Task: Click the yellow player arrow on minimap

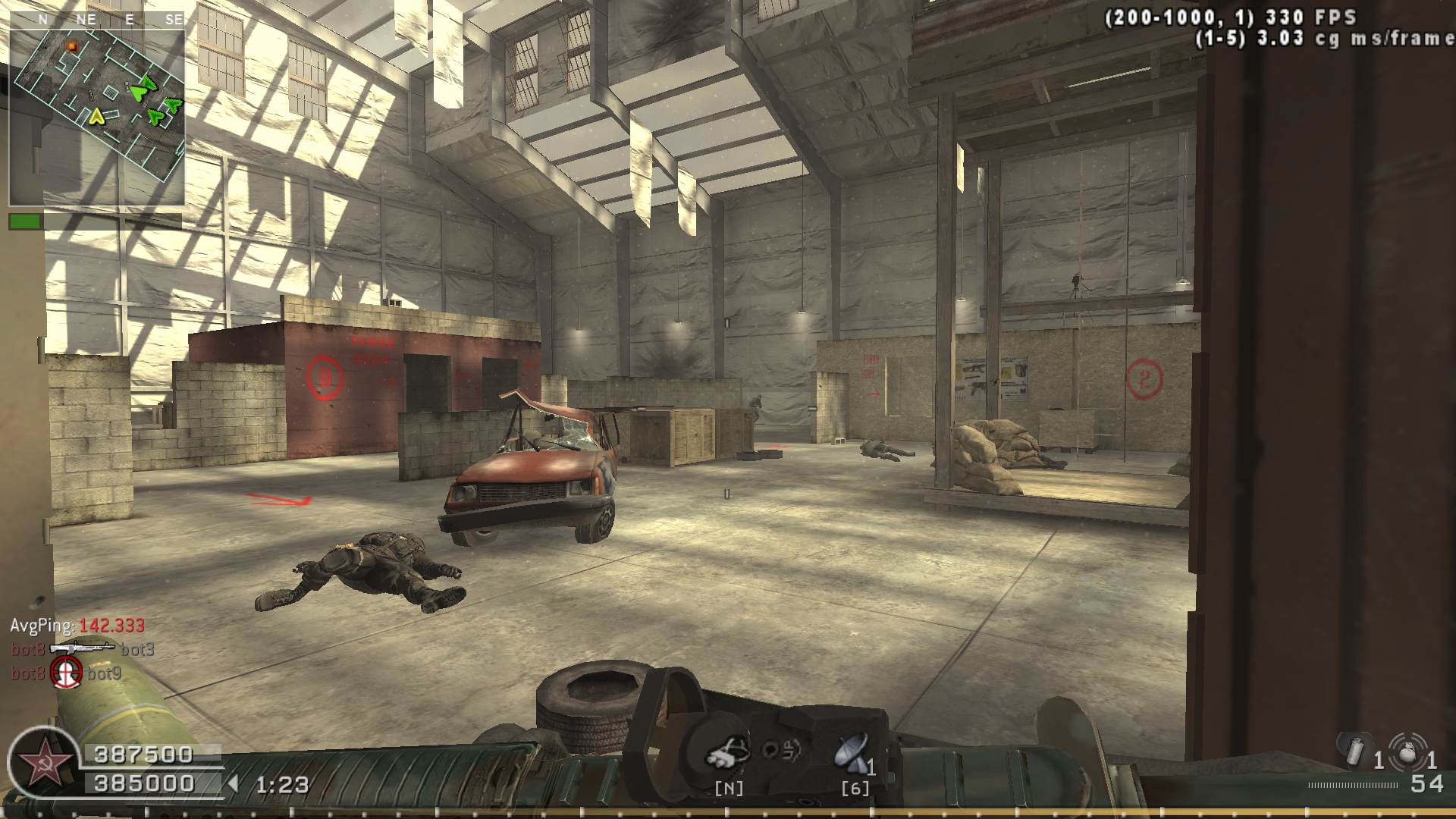Action: [x=96, y=116]
